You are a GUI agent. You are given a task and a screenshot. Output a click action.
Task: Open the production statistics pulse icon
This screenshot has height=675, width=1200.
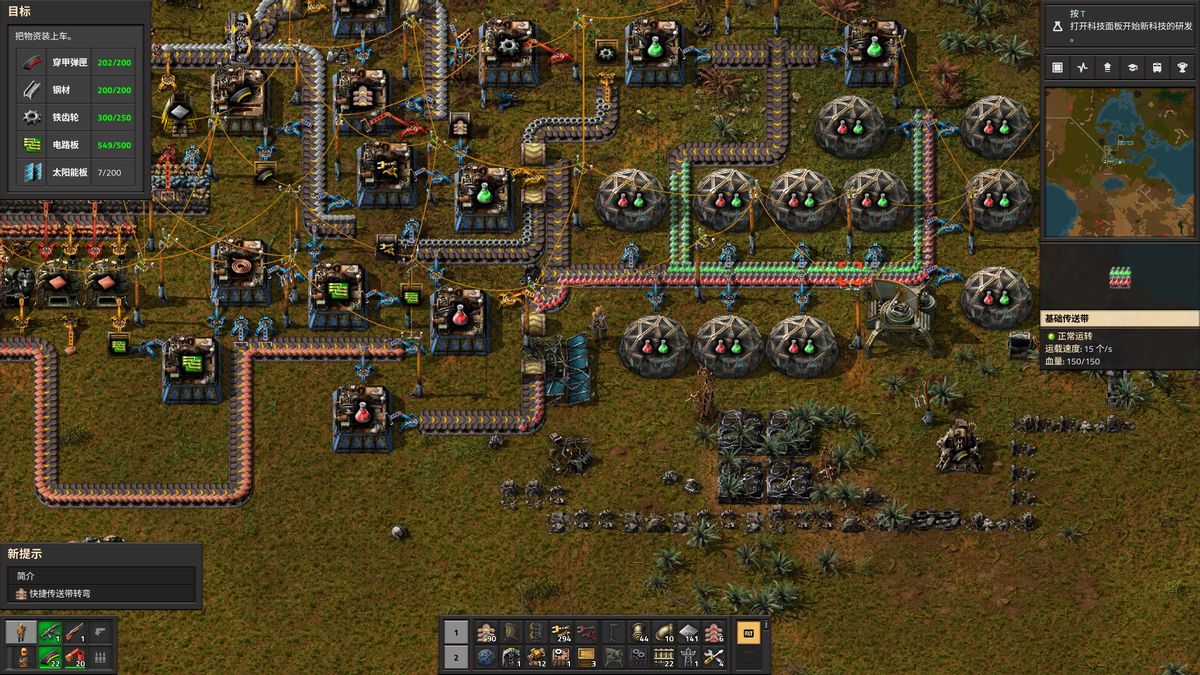click(1082, 67)
